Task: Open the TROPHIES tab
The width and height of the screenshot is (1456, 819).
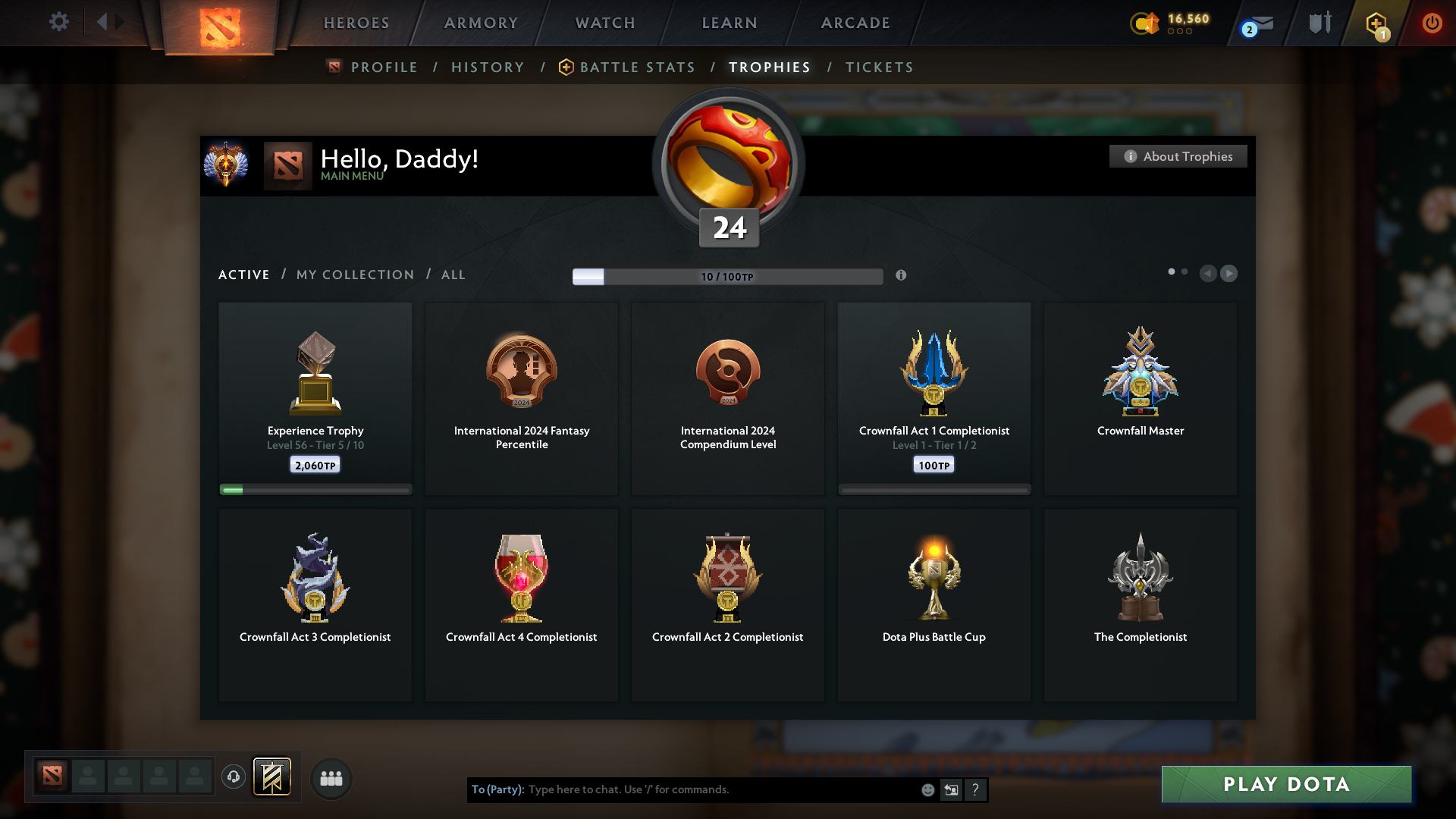Action: click(x=768, y=67)
